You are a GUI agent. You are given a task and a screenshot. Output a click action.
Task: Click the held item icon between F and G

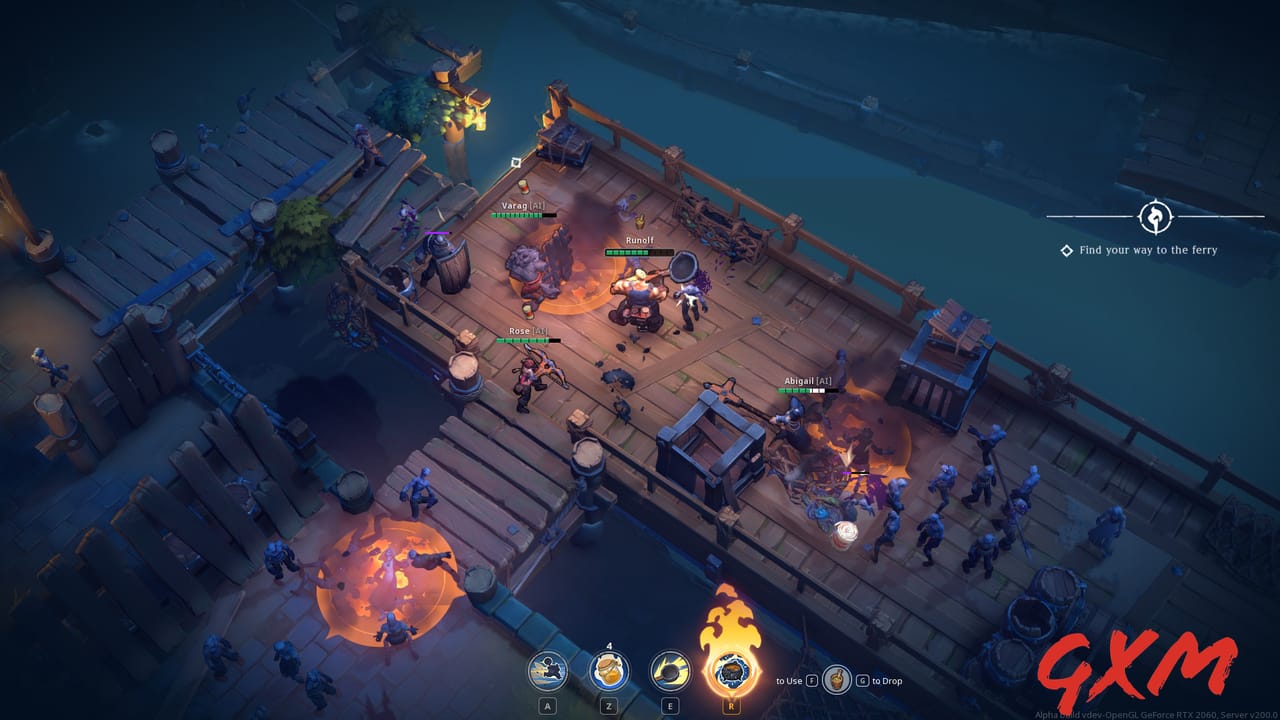coord(839,679)
